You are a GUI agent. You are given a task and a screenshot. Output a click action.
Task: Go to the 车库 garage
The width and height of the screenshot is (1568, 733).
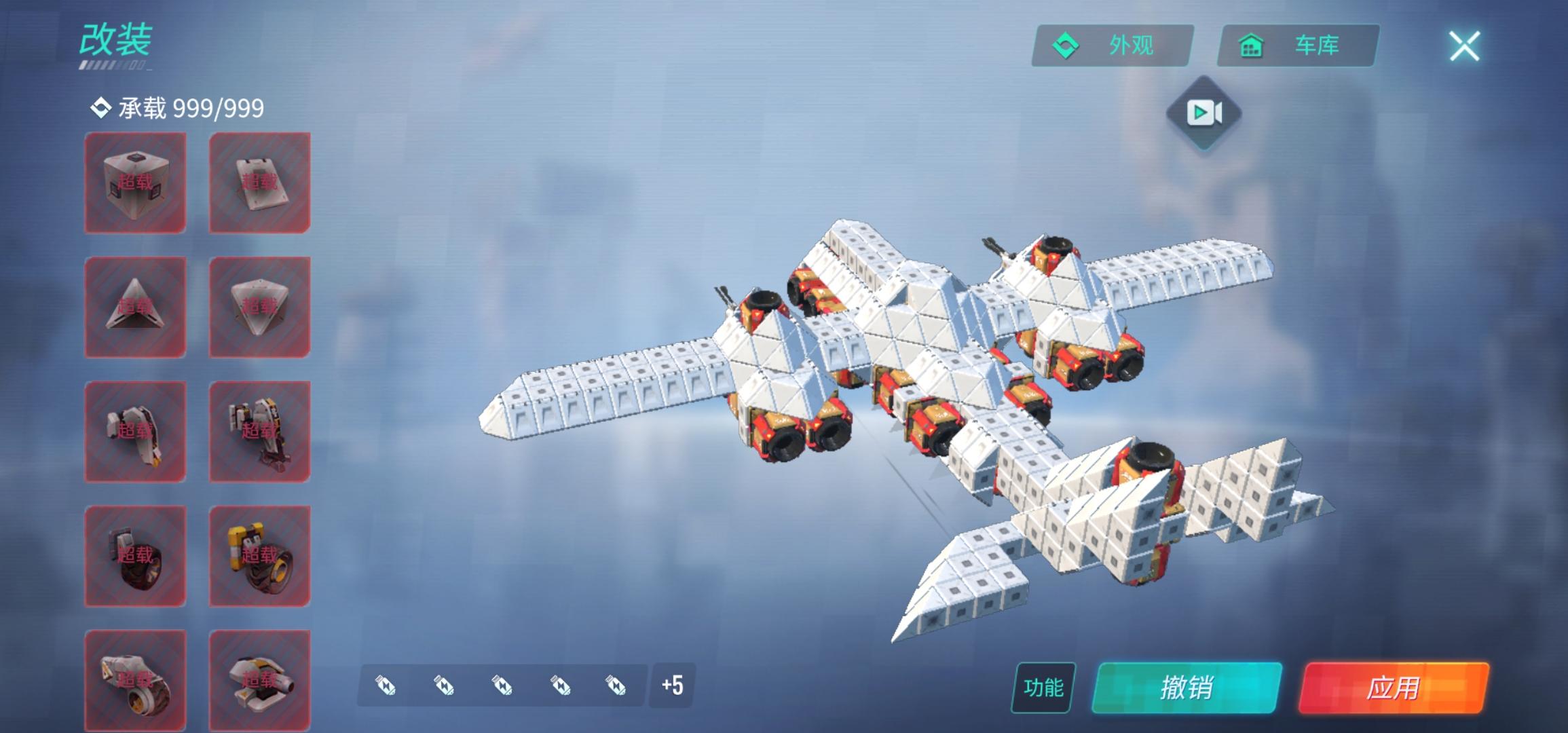(1298, 45)
